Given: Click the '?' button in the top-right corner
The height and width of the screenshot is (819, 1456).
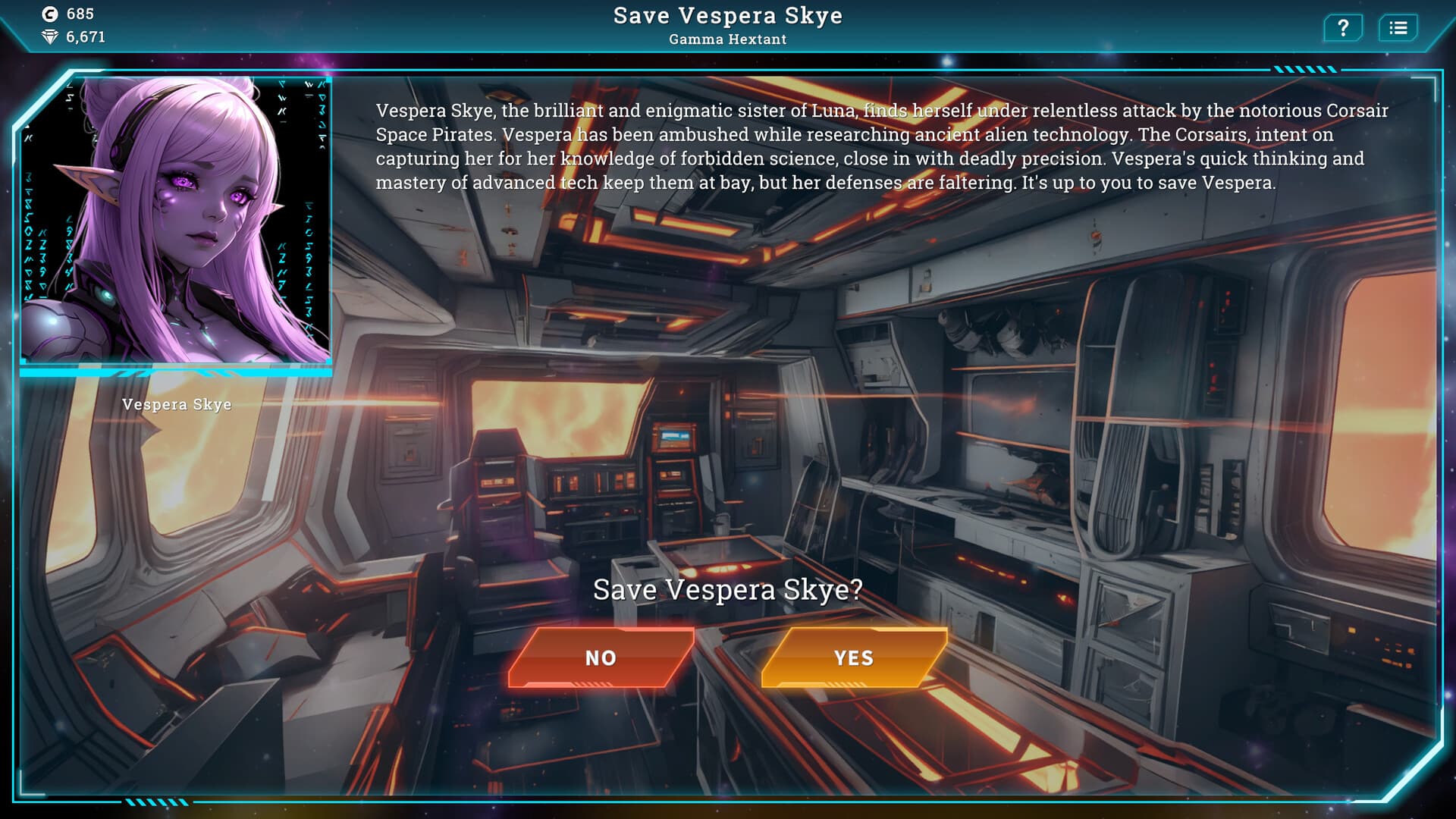Looking at the screenshot, I should point(1343,27).
